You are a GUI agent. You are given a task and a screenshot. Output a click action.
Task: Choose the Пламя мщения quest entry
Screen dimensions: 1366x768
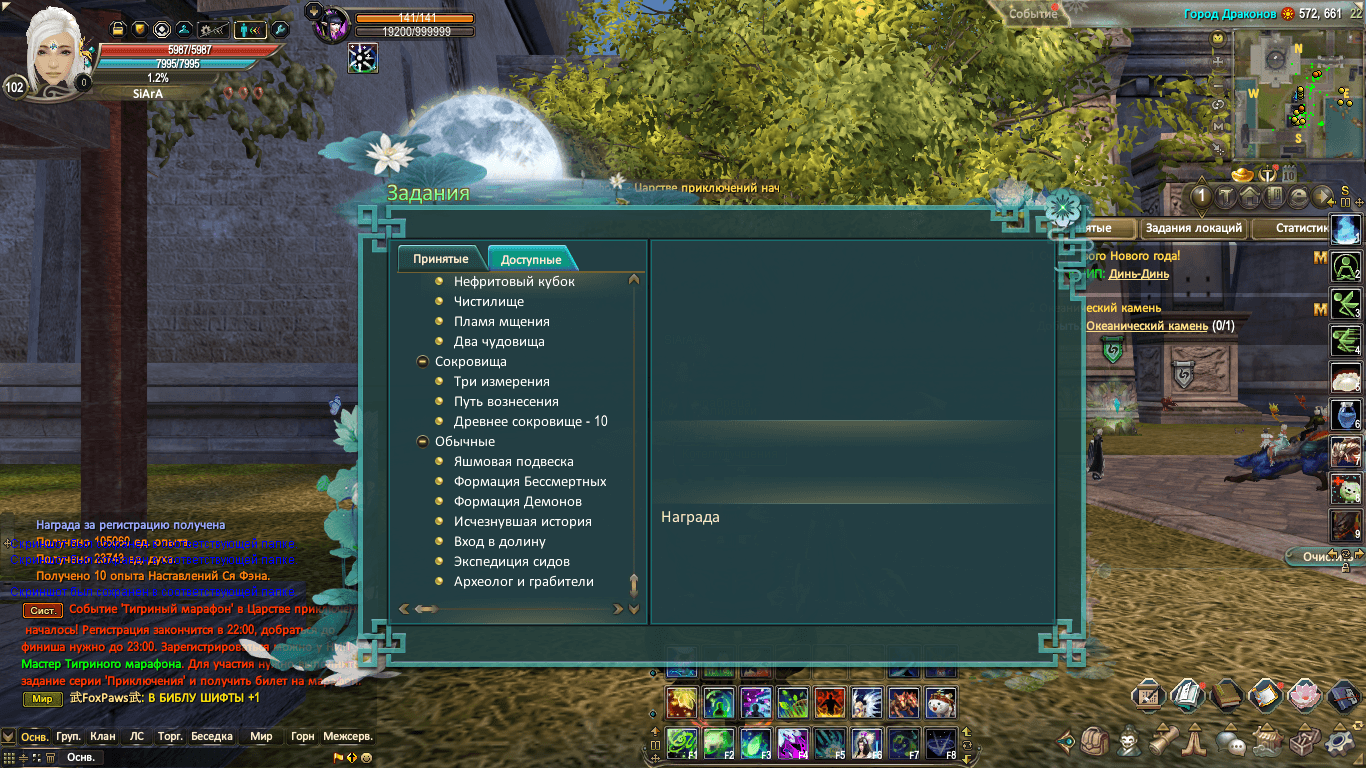pos(501,322)
